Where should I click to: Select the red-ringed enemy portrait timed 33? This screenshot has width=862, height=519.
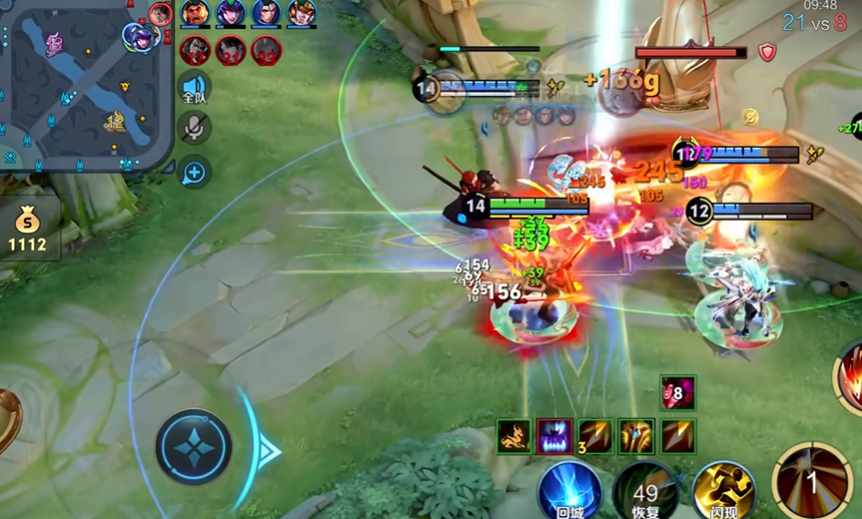tap(266, 49)
